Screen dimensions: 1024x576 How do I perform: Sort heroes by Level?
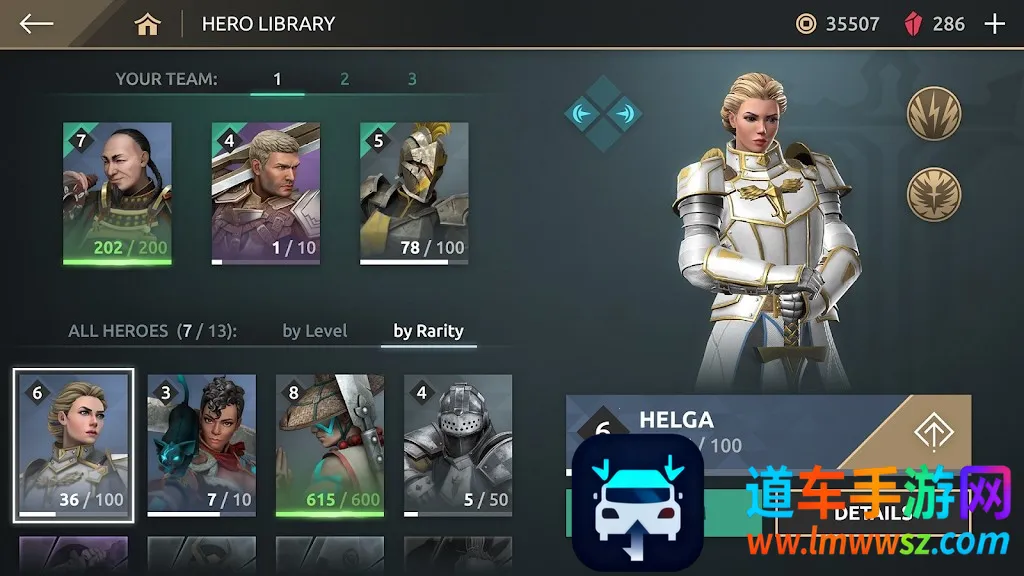tap(315, 331)
